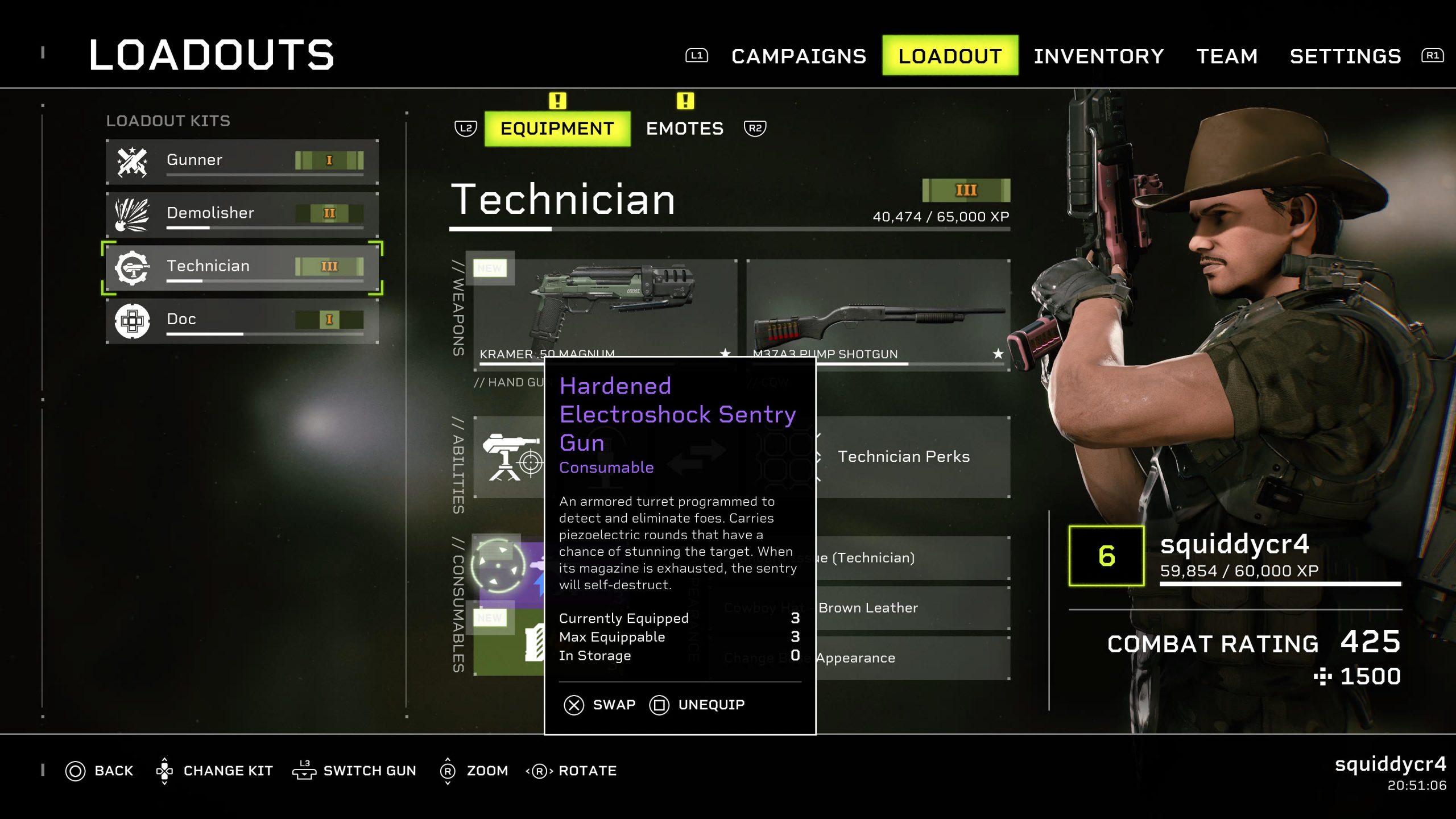
Task: Swap the Hardened Electroshock Sentry Gun
Action: point(599,705)
